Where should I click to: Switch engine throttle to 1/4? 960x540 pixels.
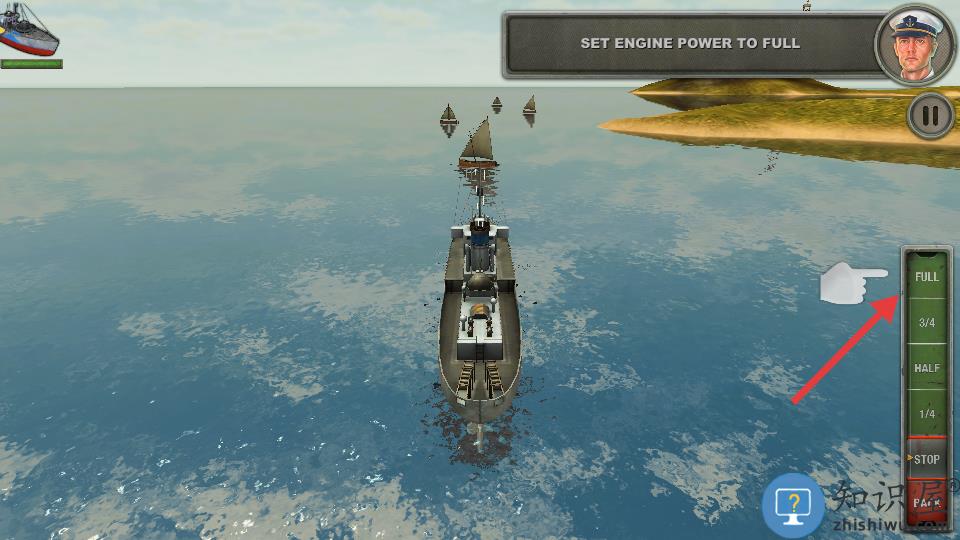click(x=927, y=414)
